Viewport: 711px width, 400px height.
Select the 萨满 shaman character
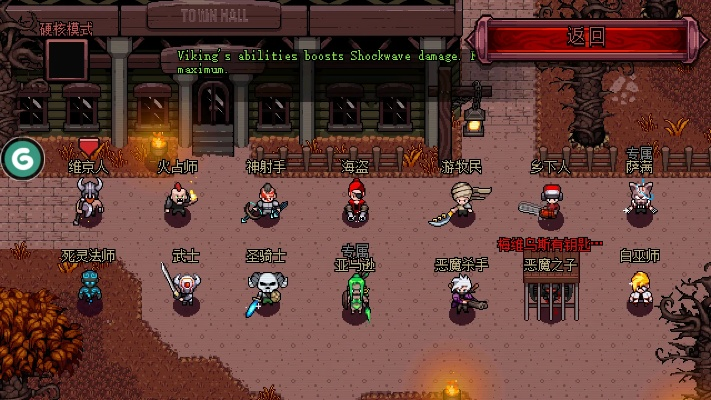click(640, 197)
